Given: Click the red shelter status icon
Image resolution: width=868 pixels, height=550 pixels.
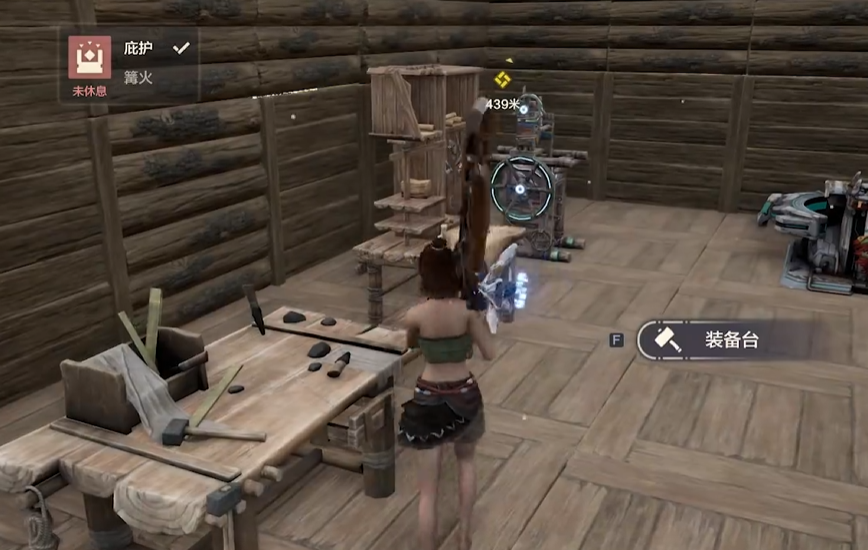Looking at the screenshot, I should tap(89, 57).
